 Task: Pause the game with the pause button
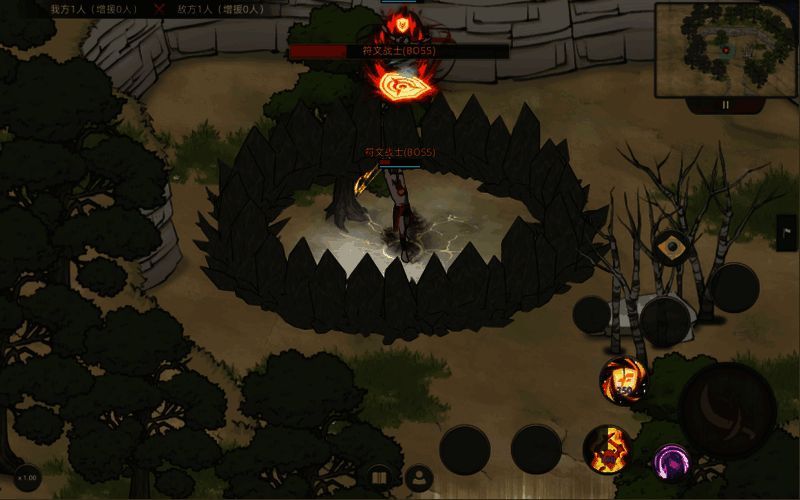(726, 104)
